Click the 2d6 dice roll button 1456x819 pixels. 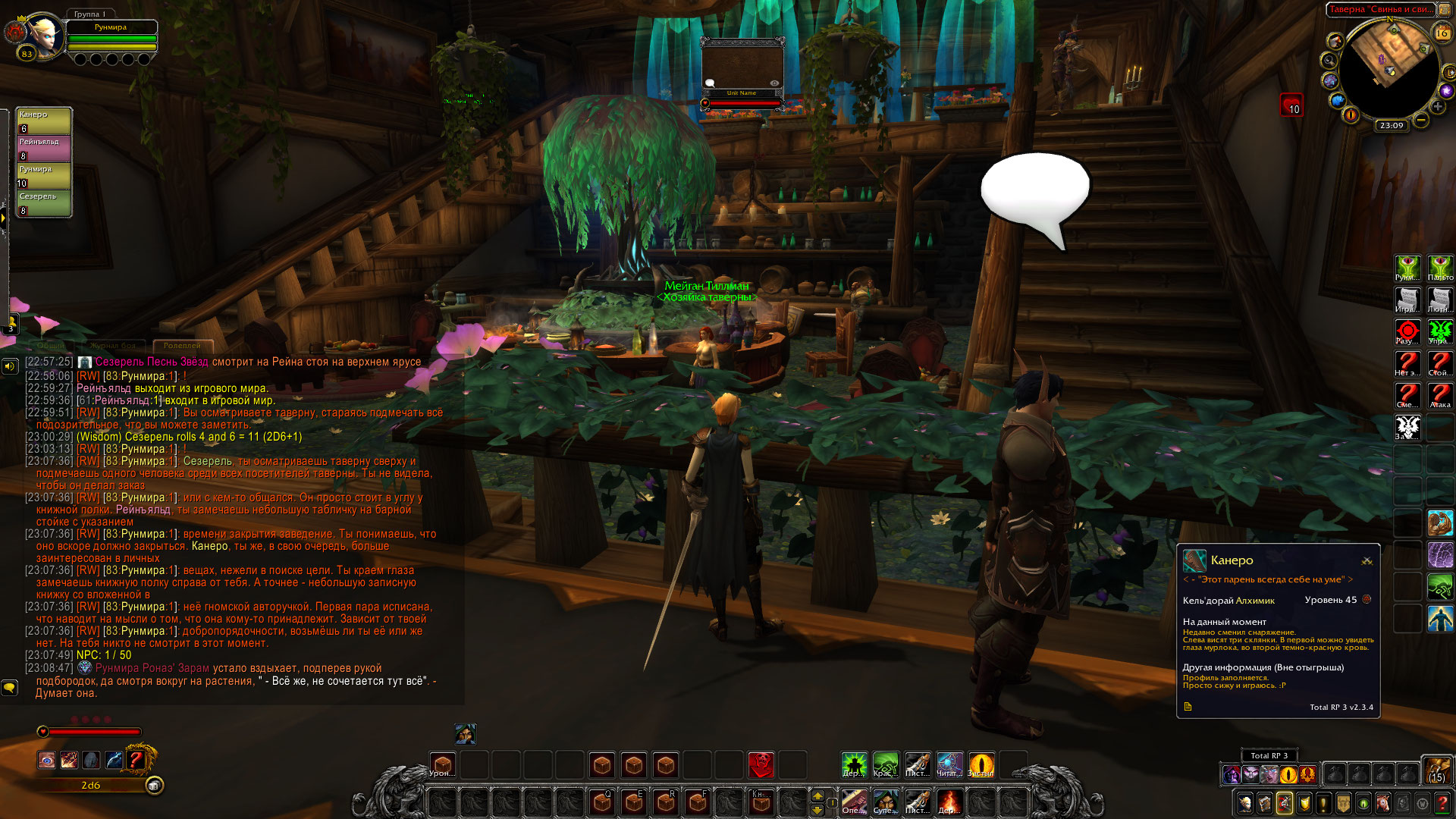point(91,786)
